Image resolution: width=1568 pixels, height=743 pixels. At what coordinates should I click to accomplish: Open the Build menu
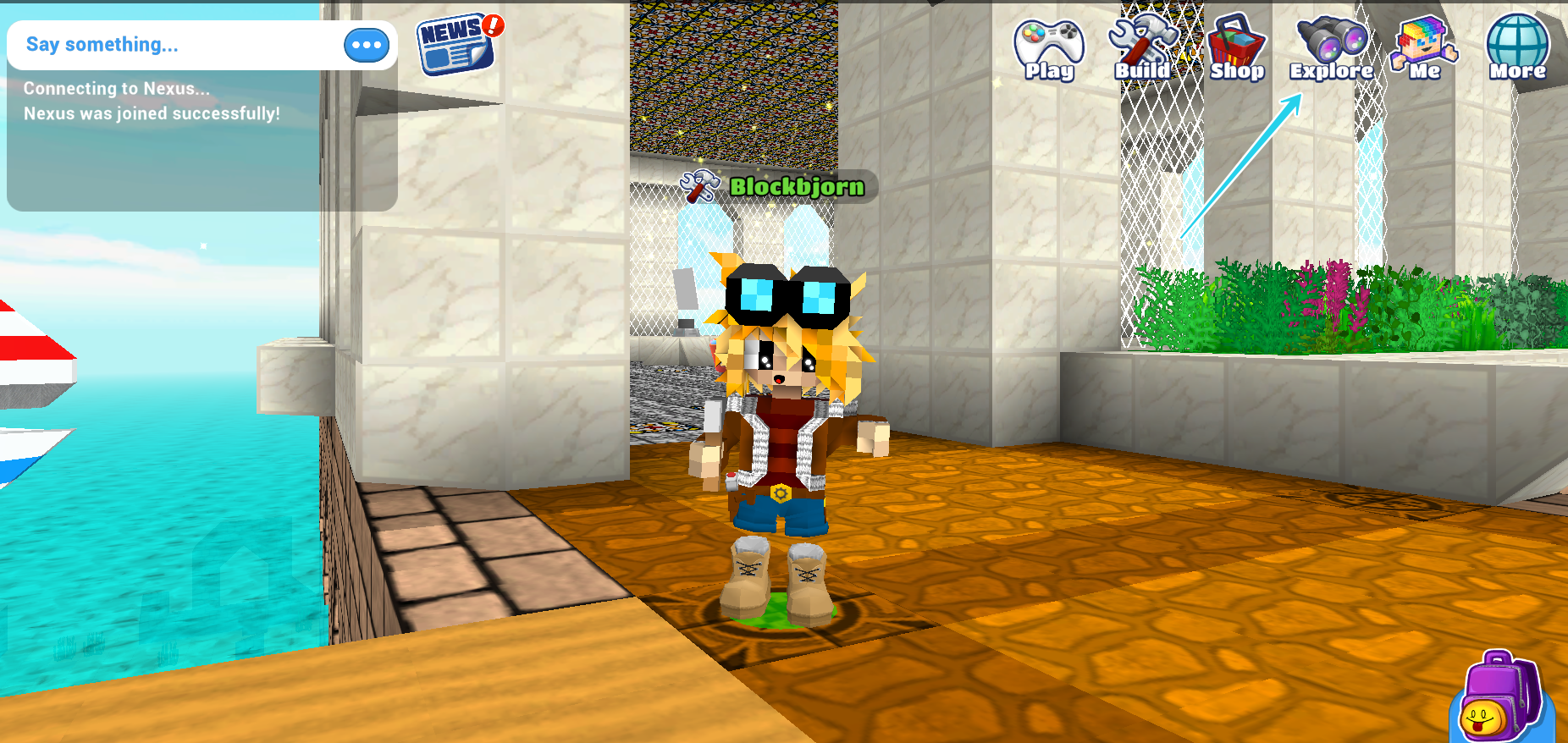point(1143,49)
